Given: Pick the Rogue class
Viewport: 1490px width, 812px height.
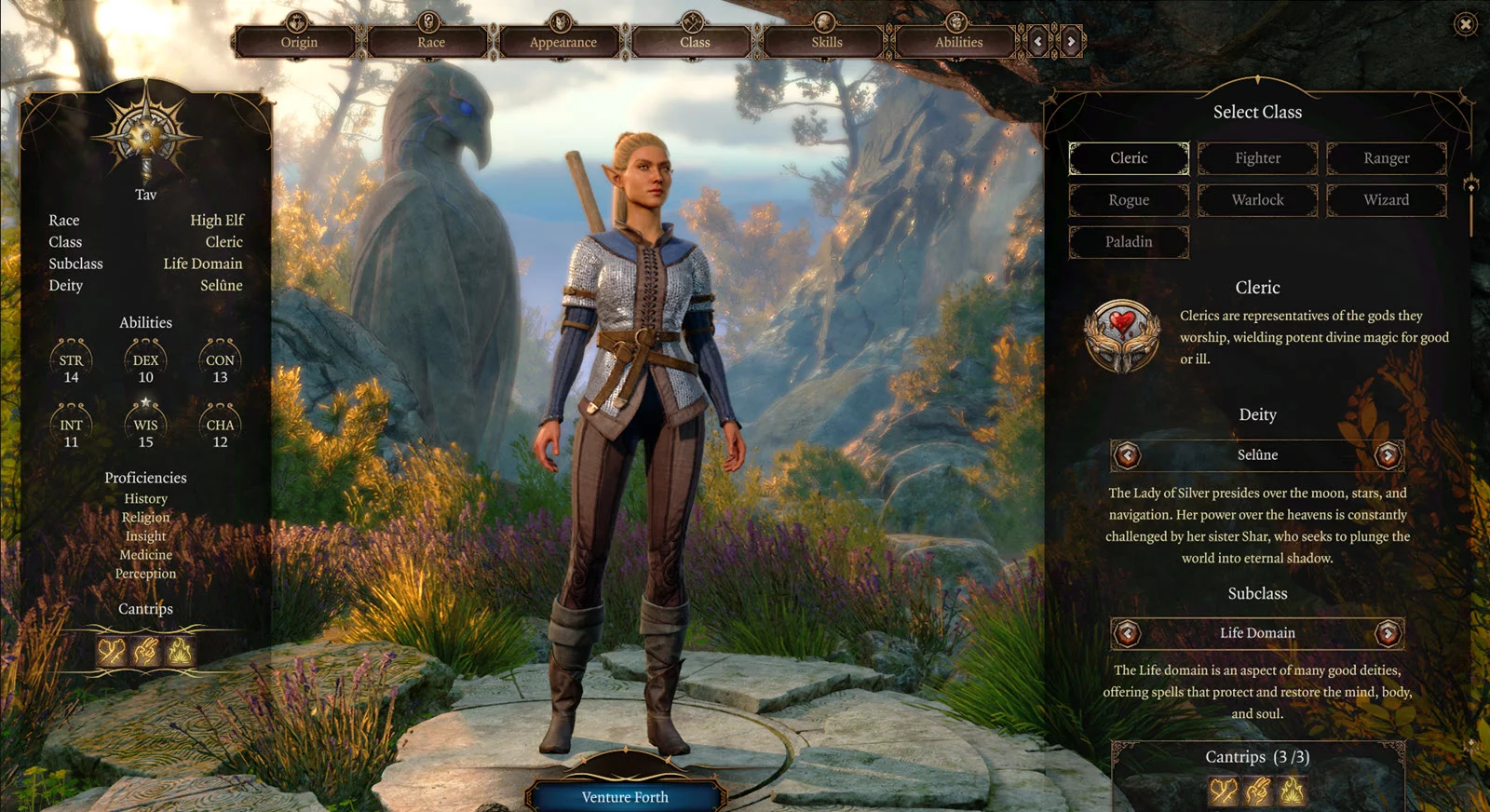Looking at the screenshot, I should click(1129, 200).
